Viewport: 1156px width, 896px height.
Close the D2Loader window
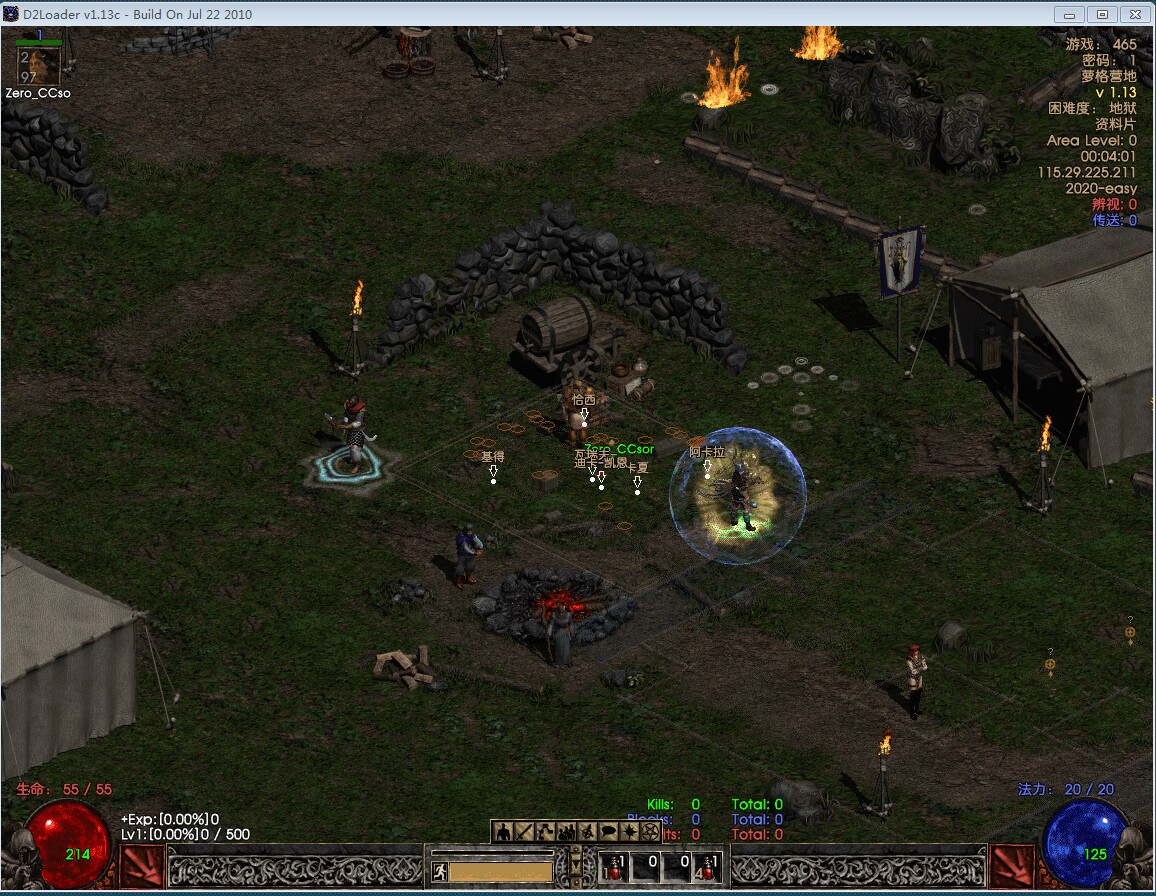[x=1135, y=14]
